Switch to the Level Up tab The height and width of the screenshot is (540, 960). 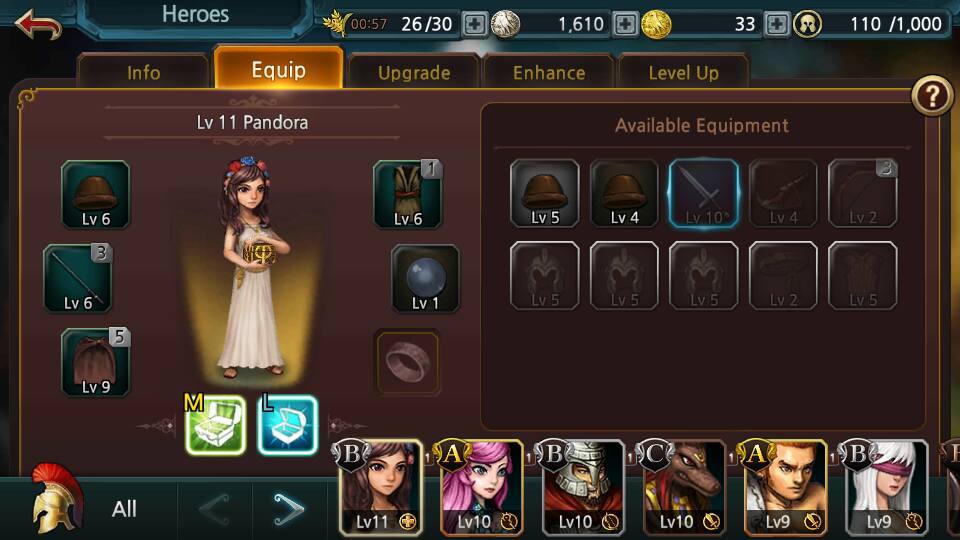coord(683,73)
